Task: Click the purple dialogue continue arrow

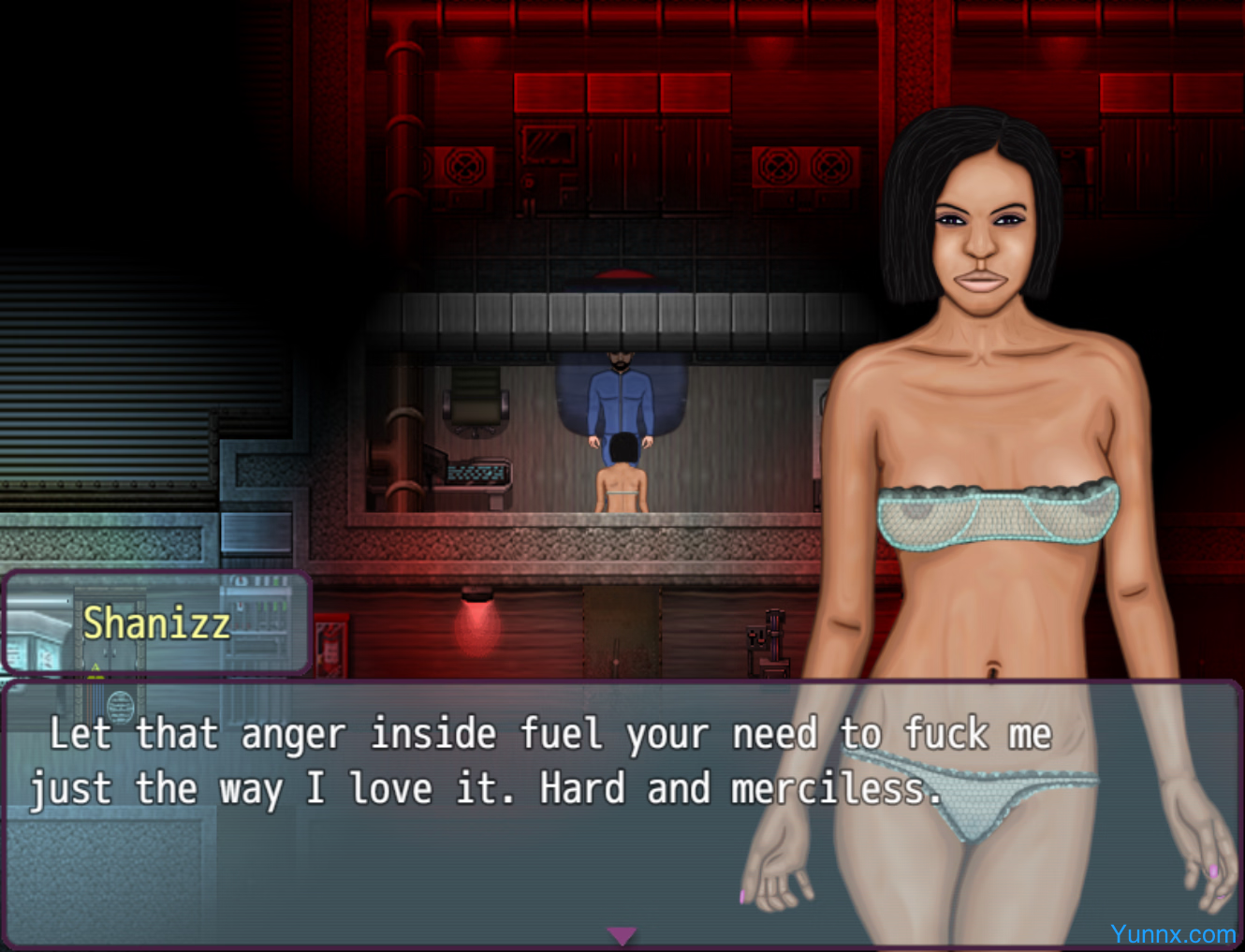Action: (x=622, y=935)
